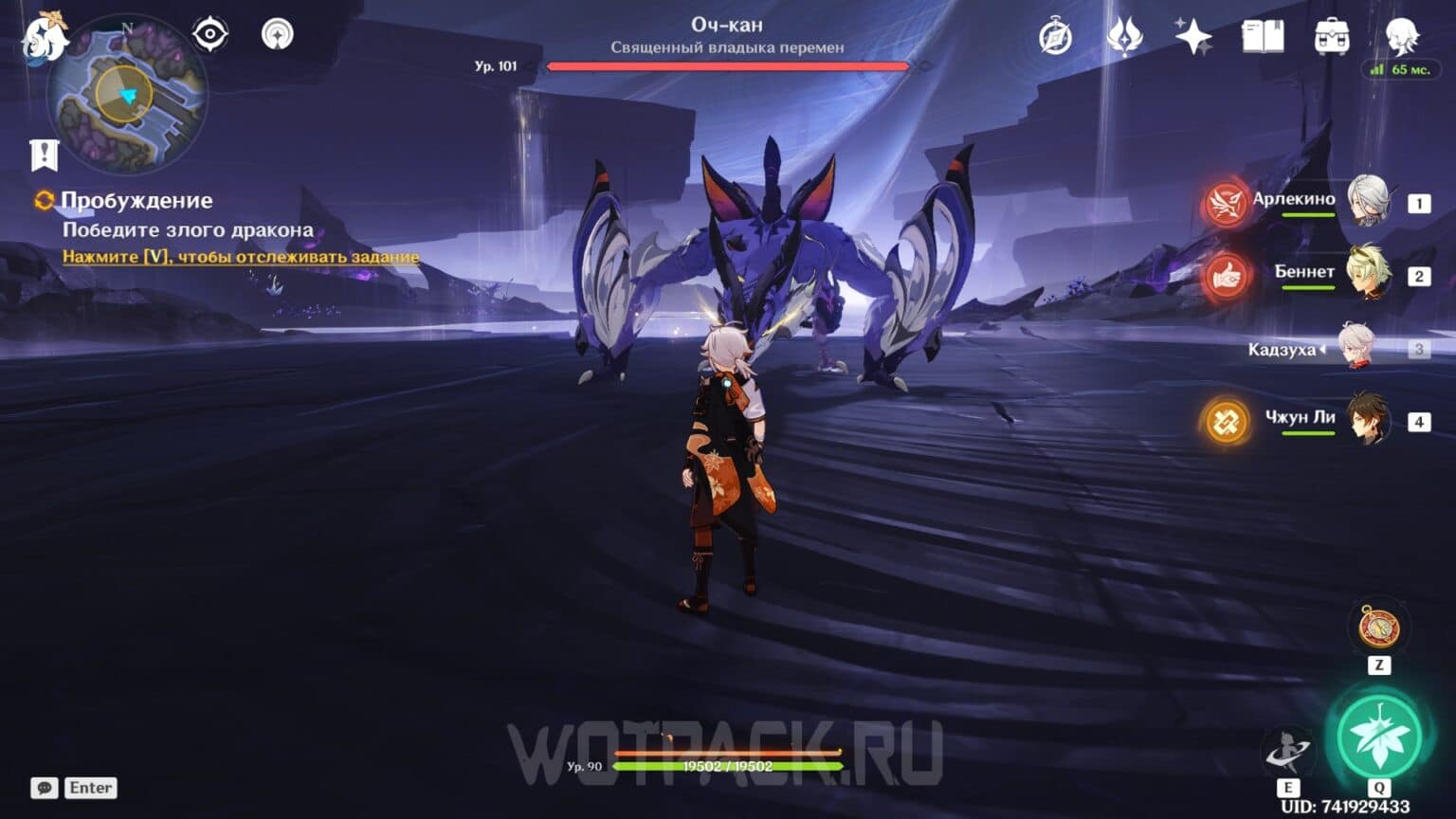Open the Adventurer Handbook book icon
Viewport: 1456px width, 819px height.
pos(1262,35)
